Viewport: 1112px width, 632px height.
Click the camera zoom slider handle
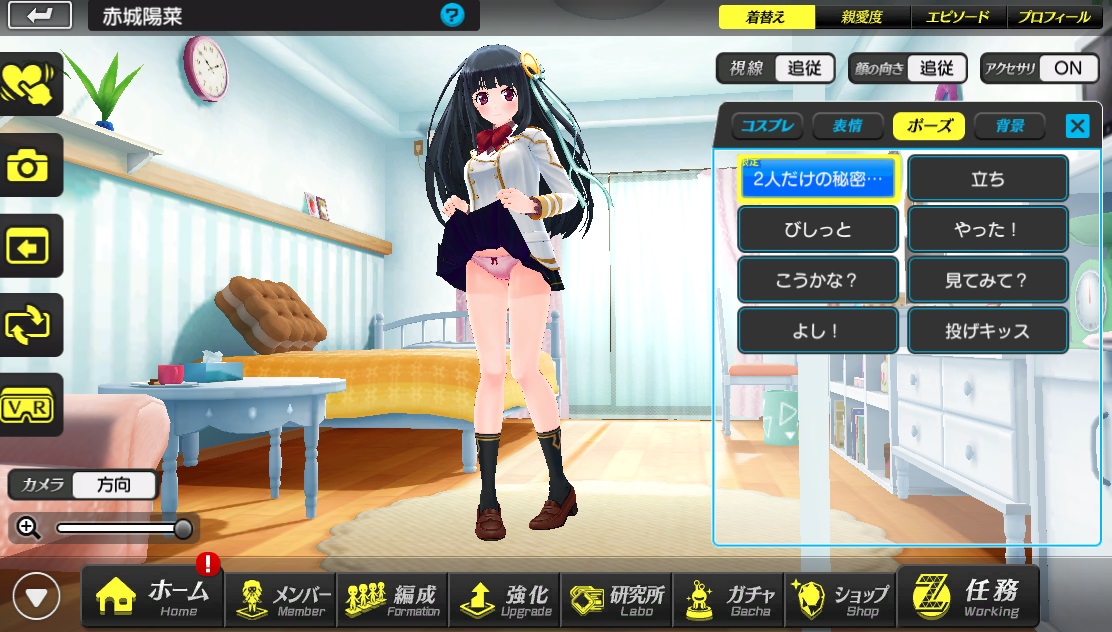click(183, 528)
